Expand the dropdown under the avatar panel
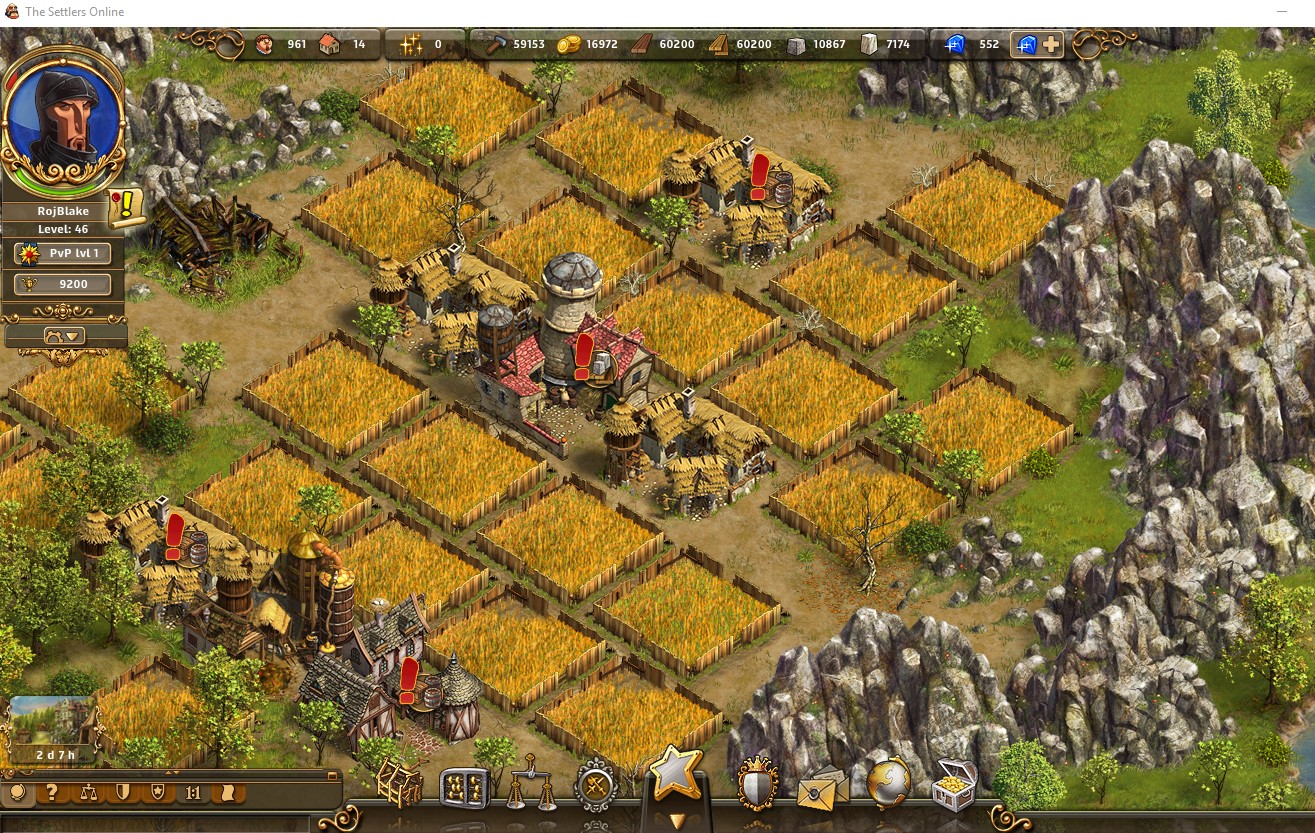This screenshot has height=833, width=1315. 65,336
